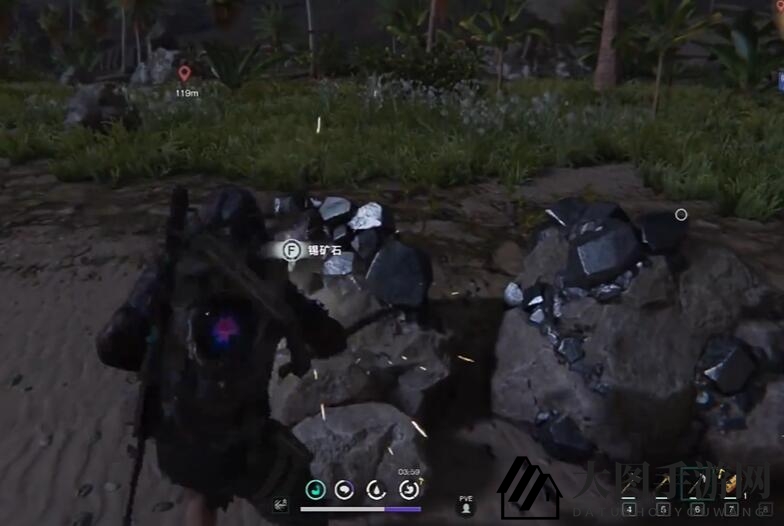Click the red waypoint marker showing 119m
The image size is (784, 526).
coord(184,73)
